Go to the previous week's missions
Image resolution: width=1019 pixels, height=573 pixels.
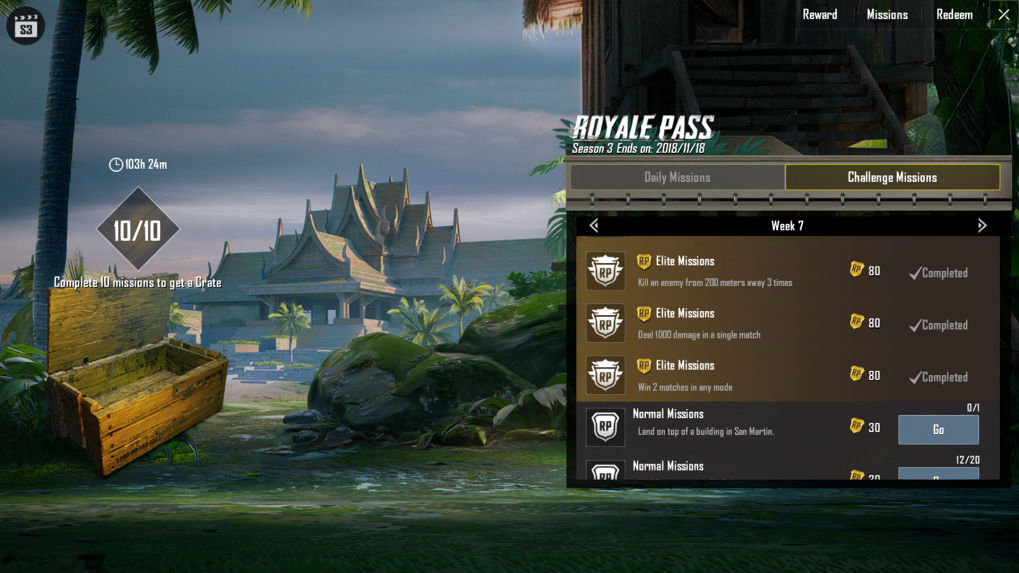click(x=594, y=226)
